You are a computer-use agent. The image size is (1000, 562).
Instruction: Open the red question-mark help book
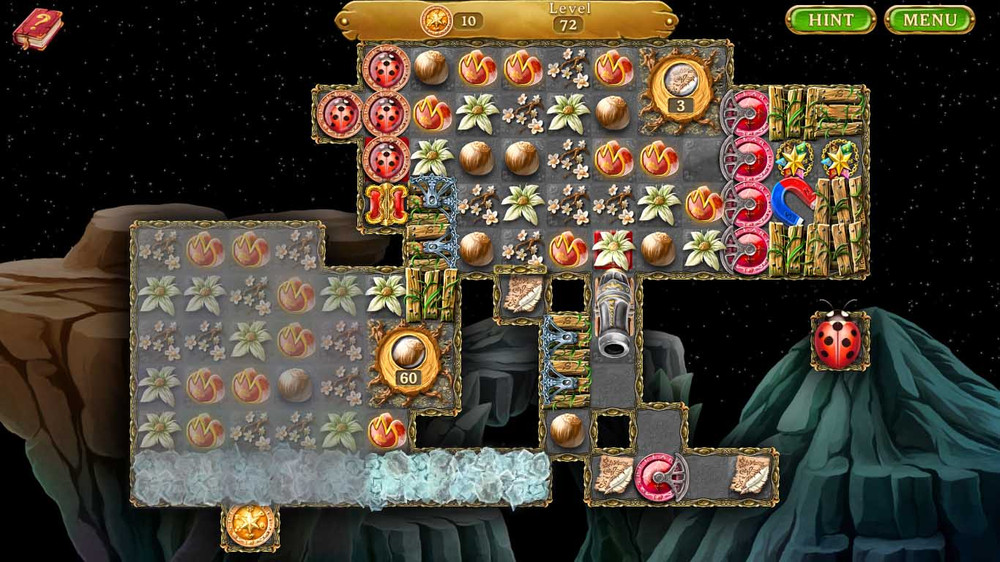point(37,28)
